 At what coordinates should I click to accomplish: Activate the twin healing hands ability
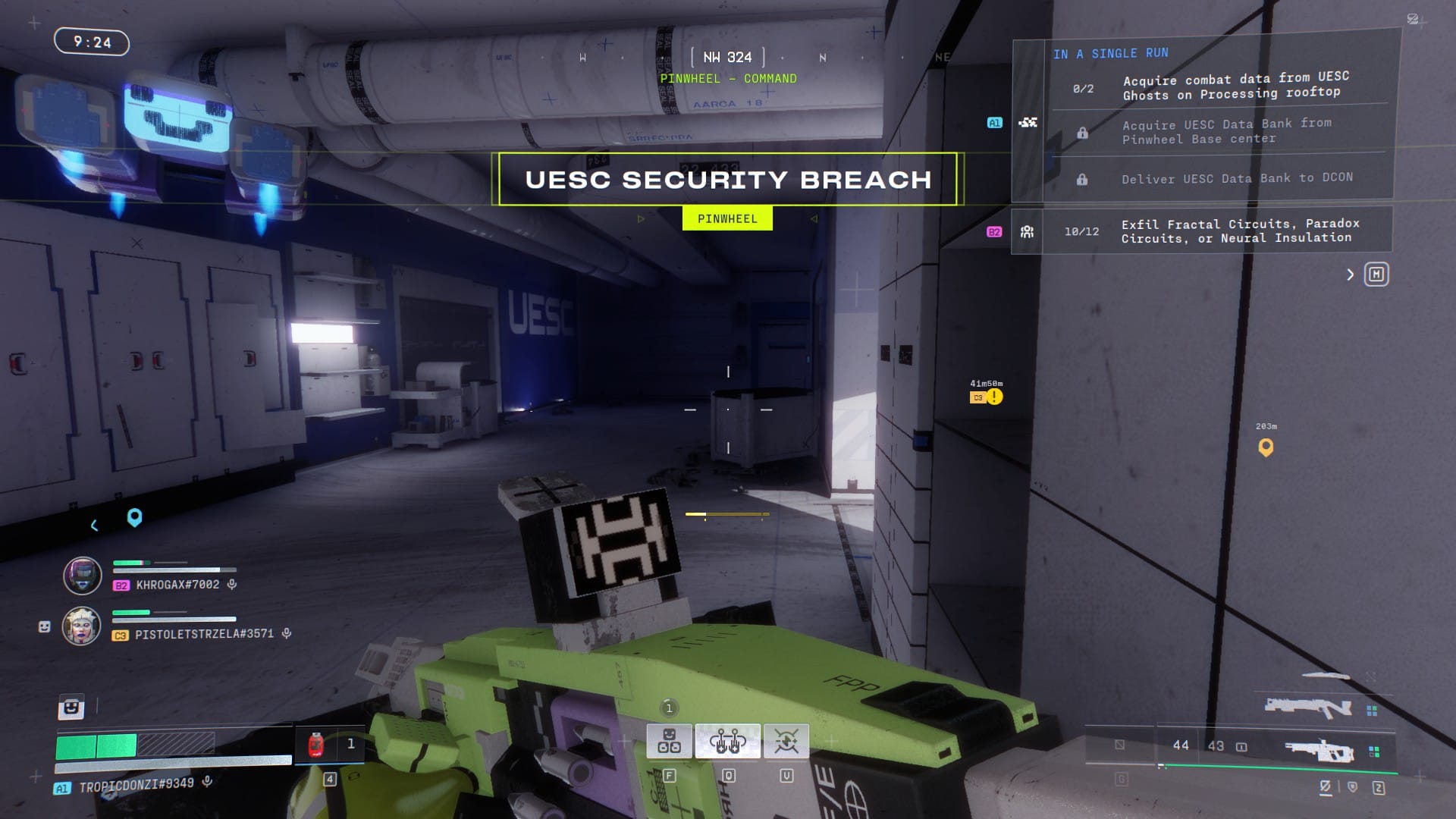728,741
